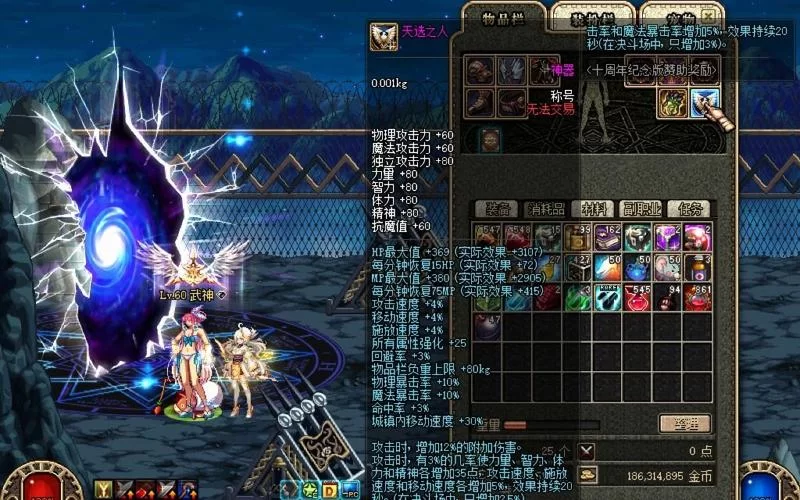Pick the purple book stack of 162
The height and width of the screenshot is (500, 800).
click(x=608, y=237)
